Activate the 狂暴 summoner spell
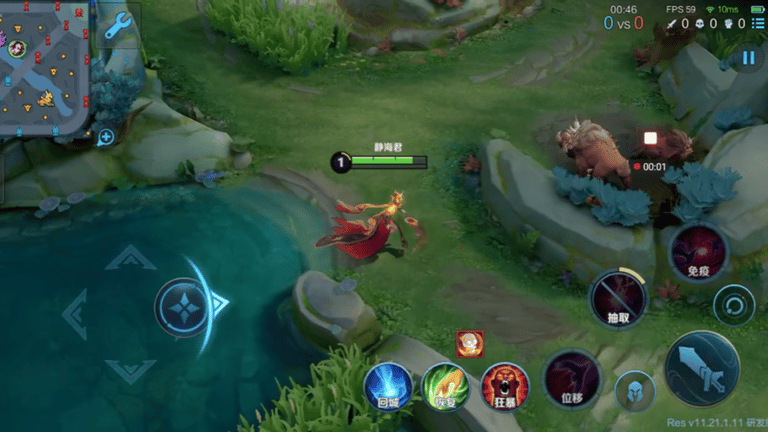The image size is (768, 432). [x=505, y=387]
